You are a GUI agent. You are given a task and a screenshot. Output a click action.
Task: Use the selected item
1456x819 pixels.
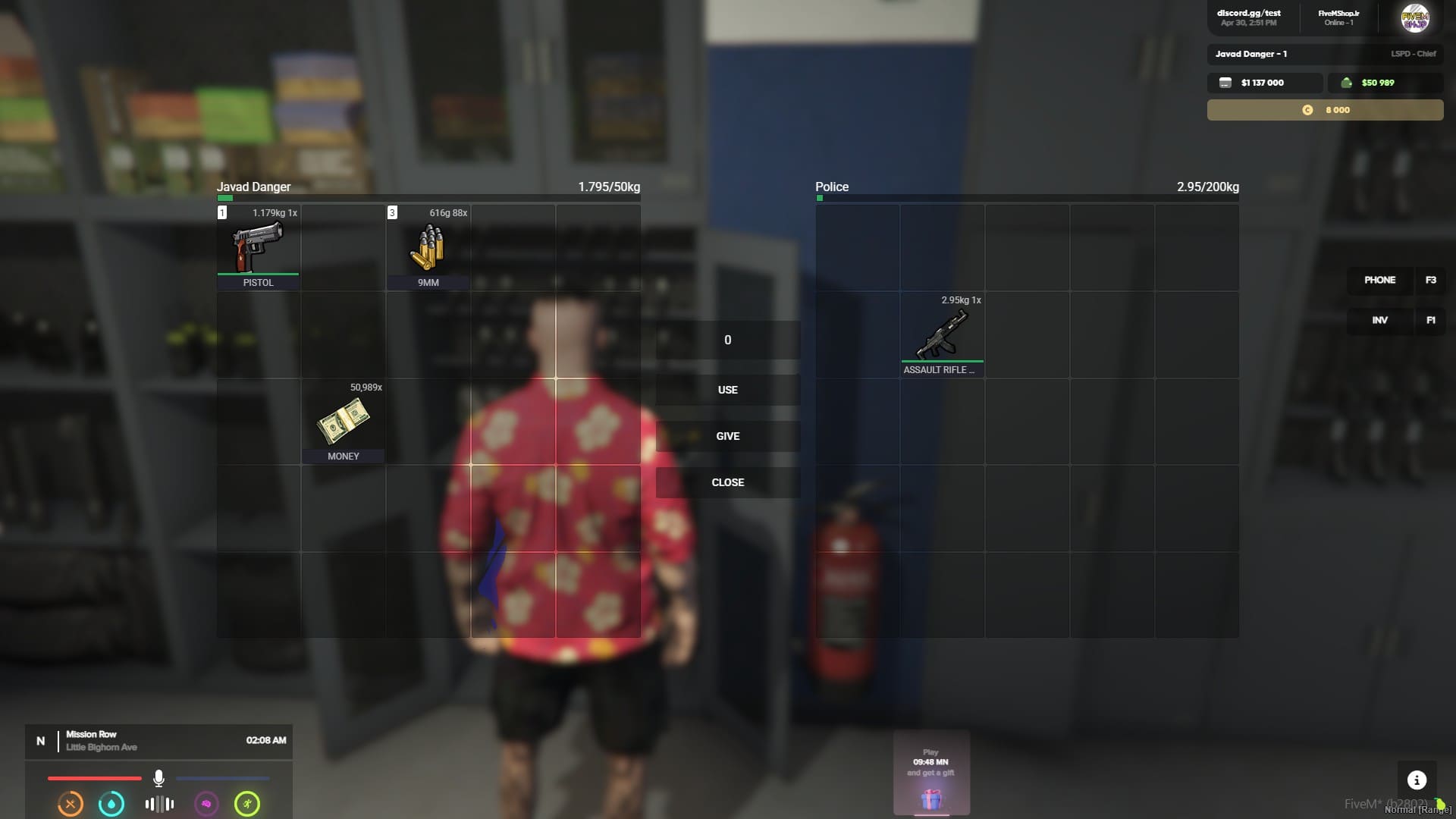(727, 390)
